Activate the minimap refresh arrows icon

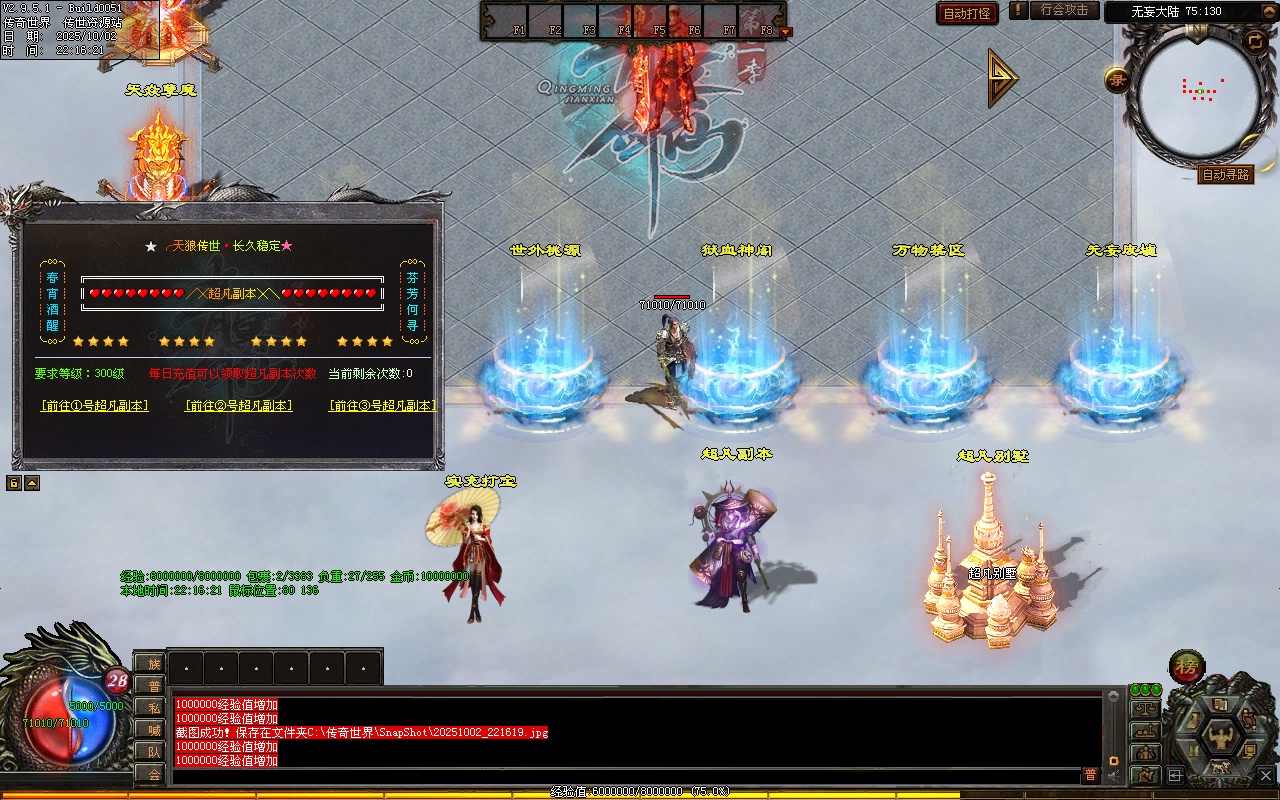1255,41
